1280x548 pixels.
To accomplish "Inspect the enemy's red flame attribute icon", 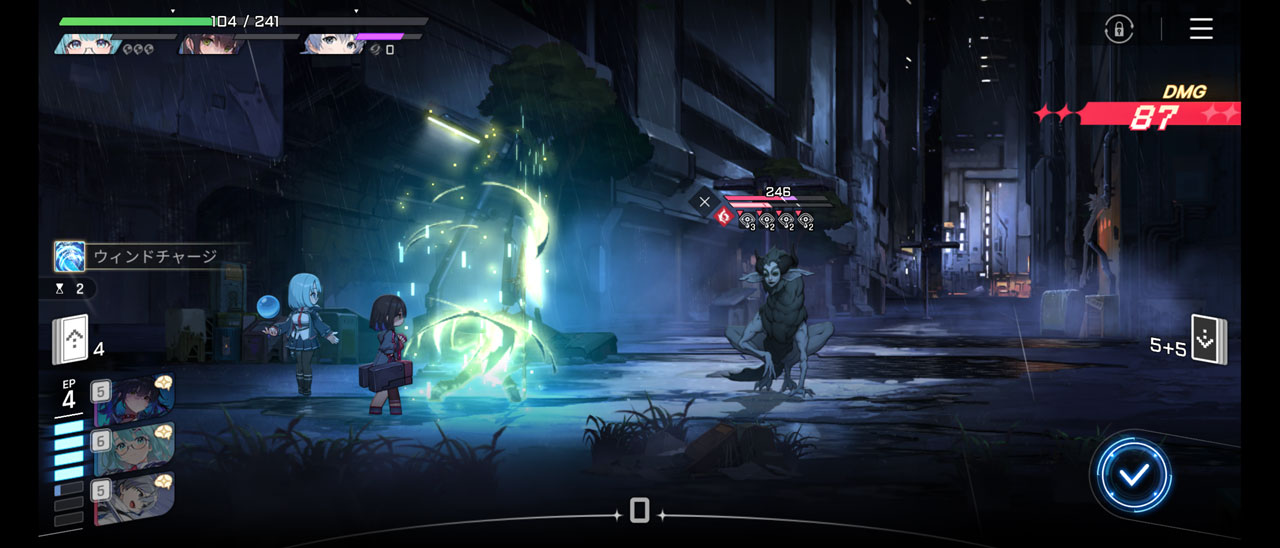I will tap(724, 216).
